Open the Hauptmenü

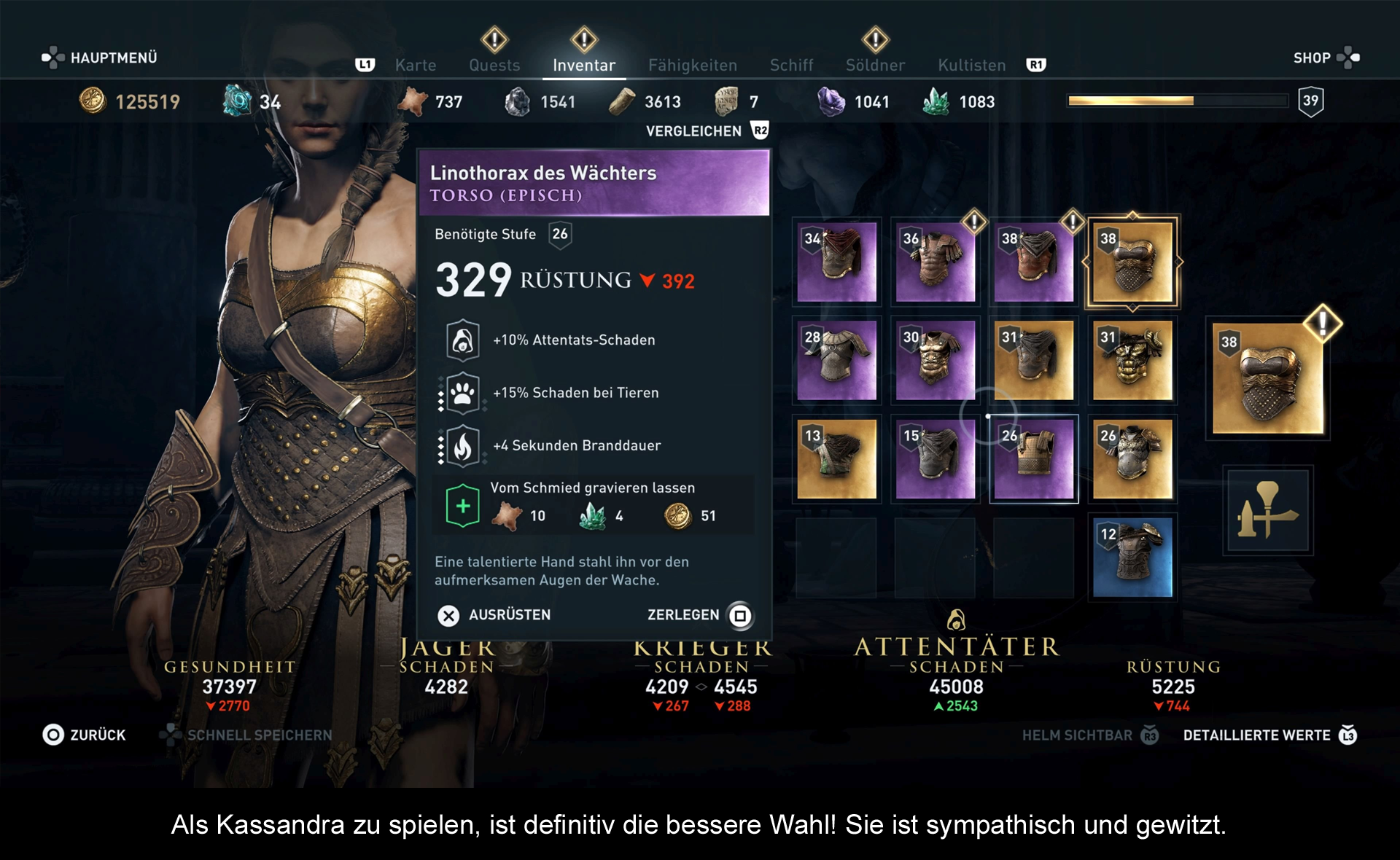100,58
